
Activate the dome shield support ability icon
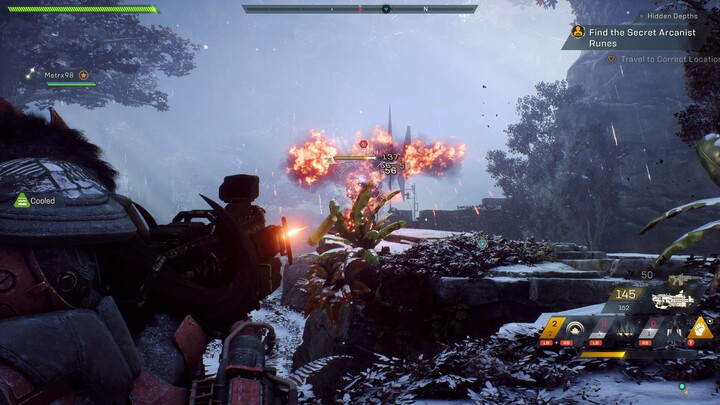(x=575, y=328)
